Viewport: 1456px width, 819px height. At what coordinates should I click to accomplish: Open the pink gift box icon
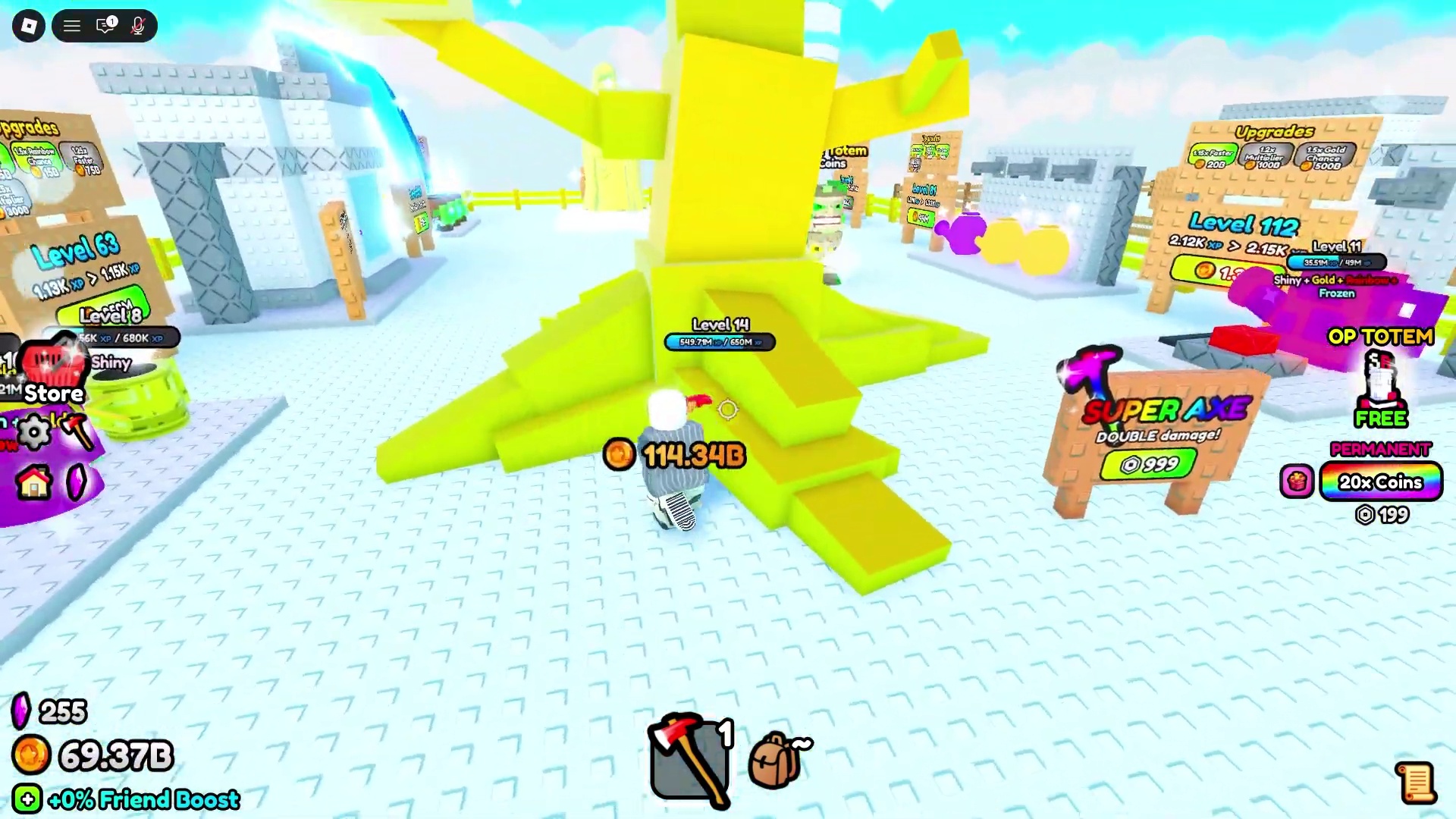1297,482
